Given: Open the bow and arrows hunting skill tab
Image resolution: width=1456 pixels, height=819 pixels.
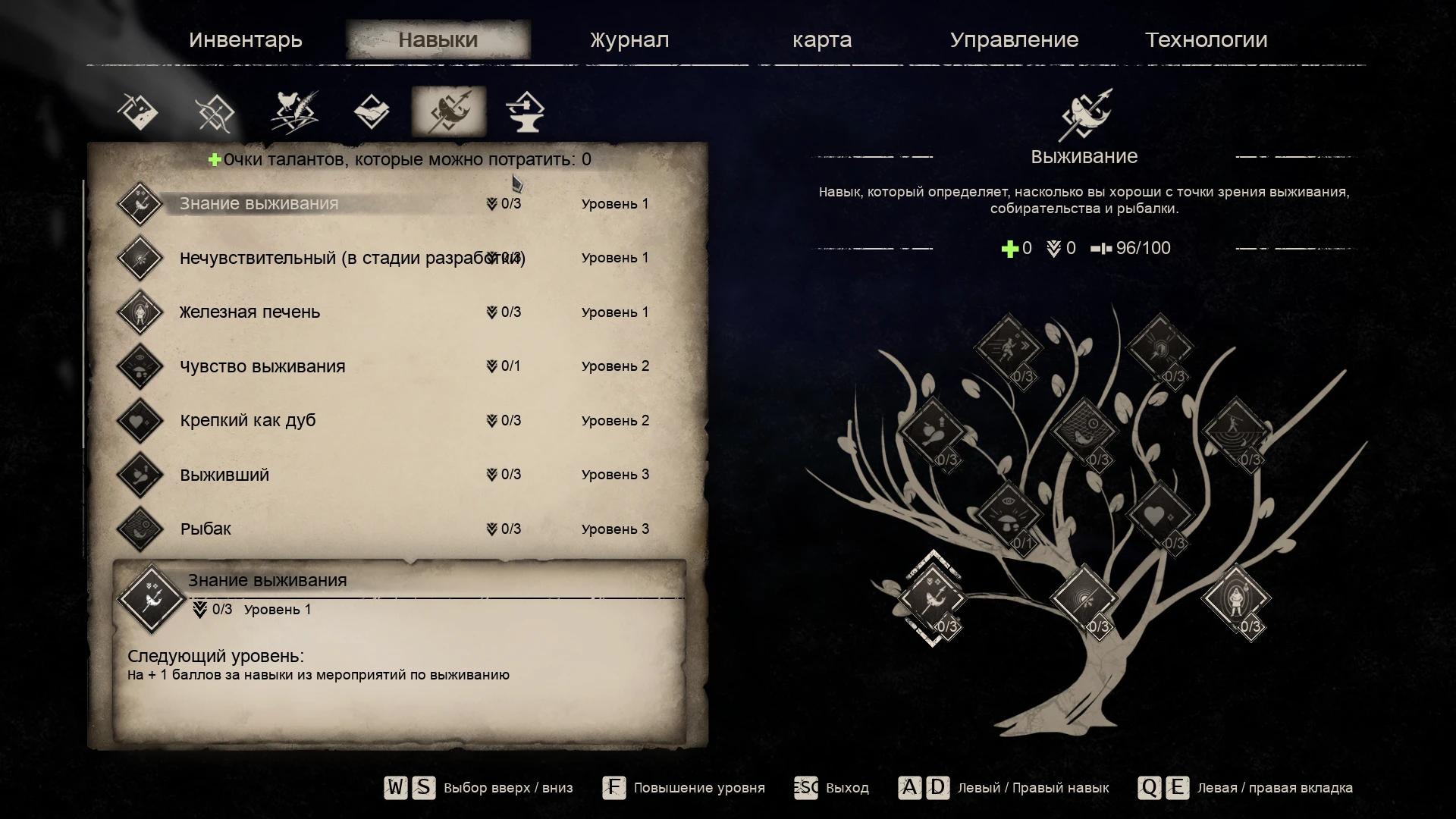Looking at the screenshot, I should pyautogui.click(x=216, y=111).
